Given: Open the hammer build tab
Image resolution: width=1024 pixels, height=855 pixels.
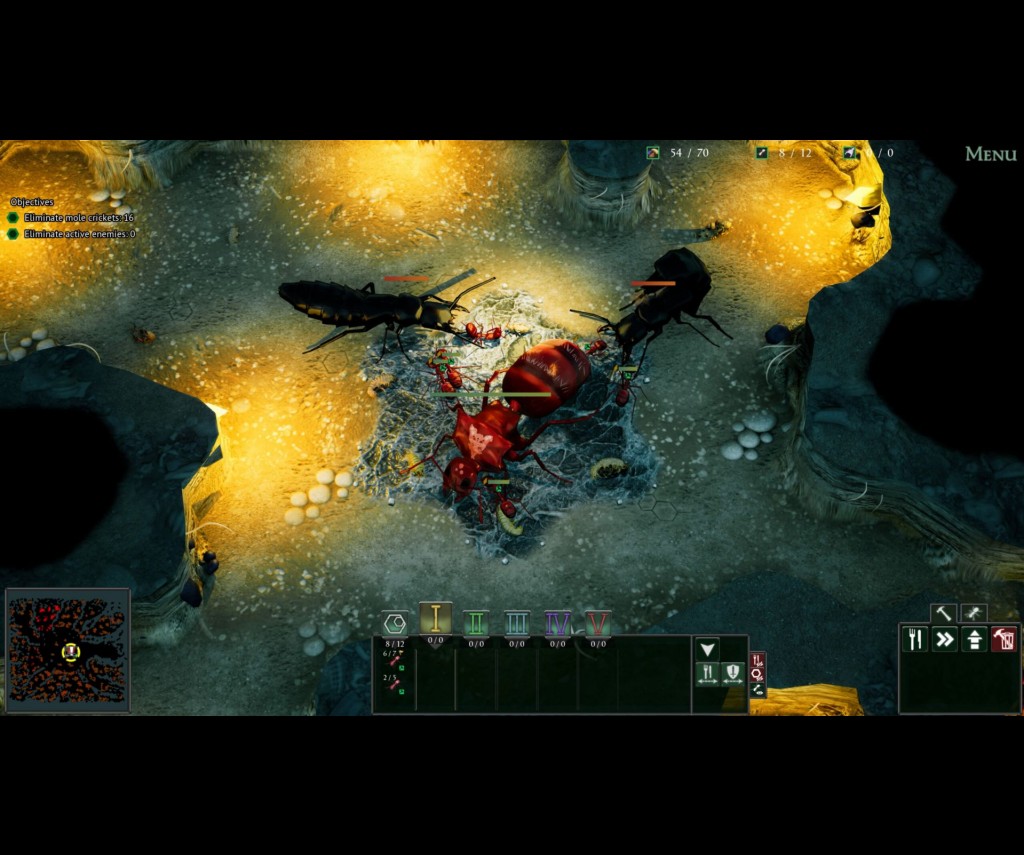Looking at the screenshot, I should pyautogui.click(x=943, y=613).
